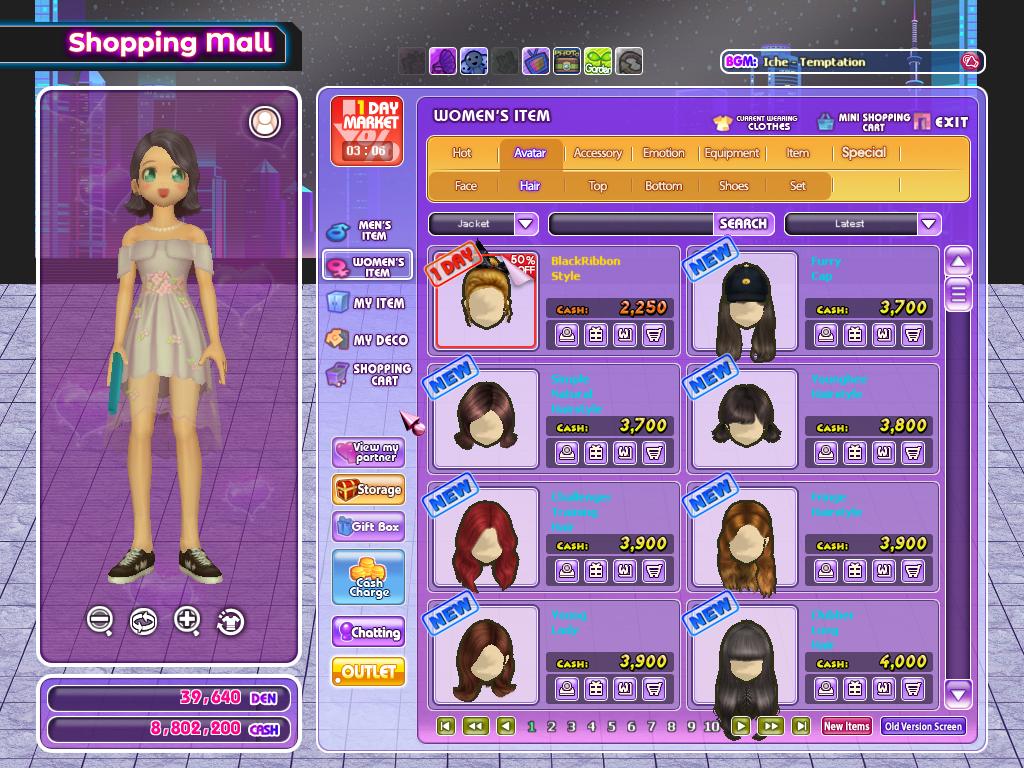
Task: Click the Cash Charge button
Action: (368, 578)
